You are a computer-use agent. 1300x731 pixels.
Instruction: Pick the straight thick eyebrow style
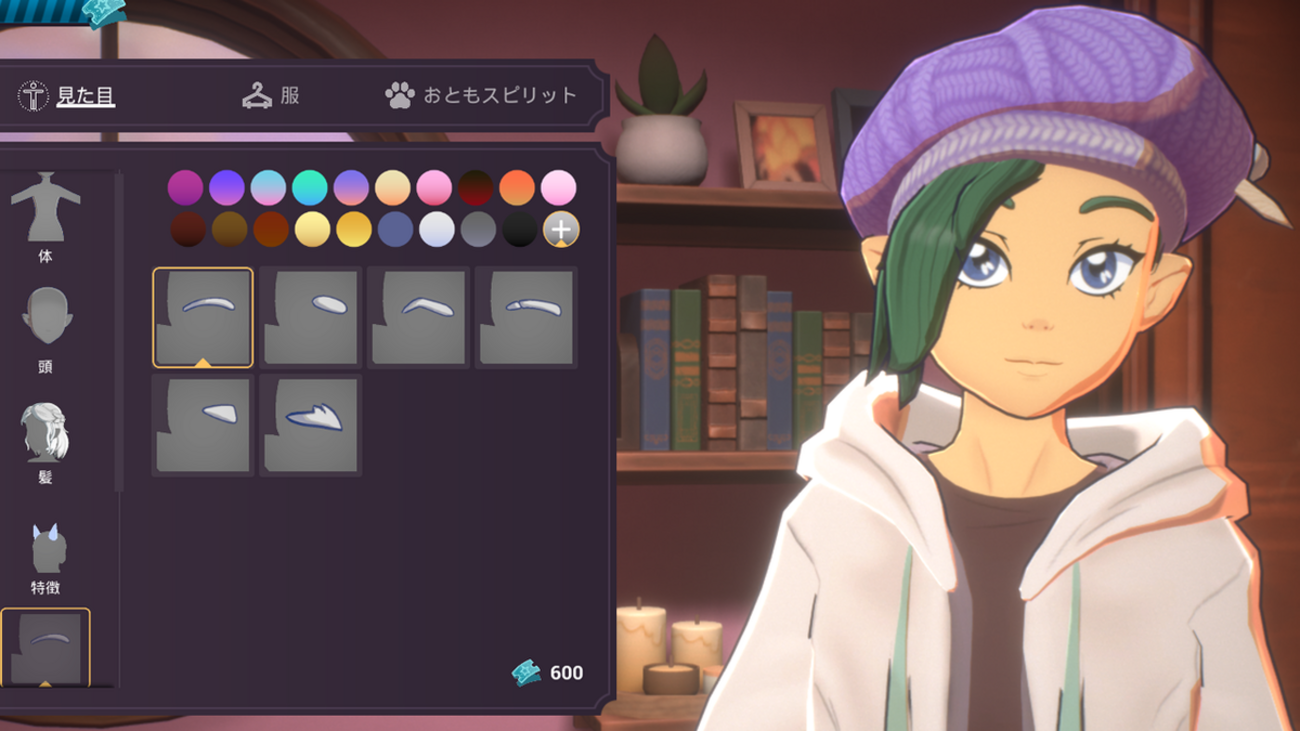click(x=526, y=317)
